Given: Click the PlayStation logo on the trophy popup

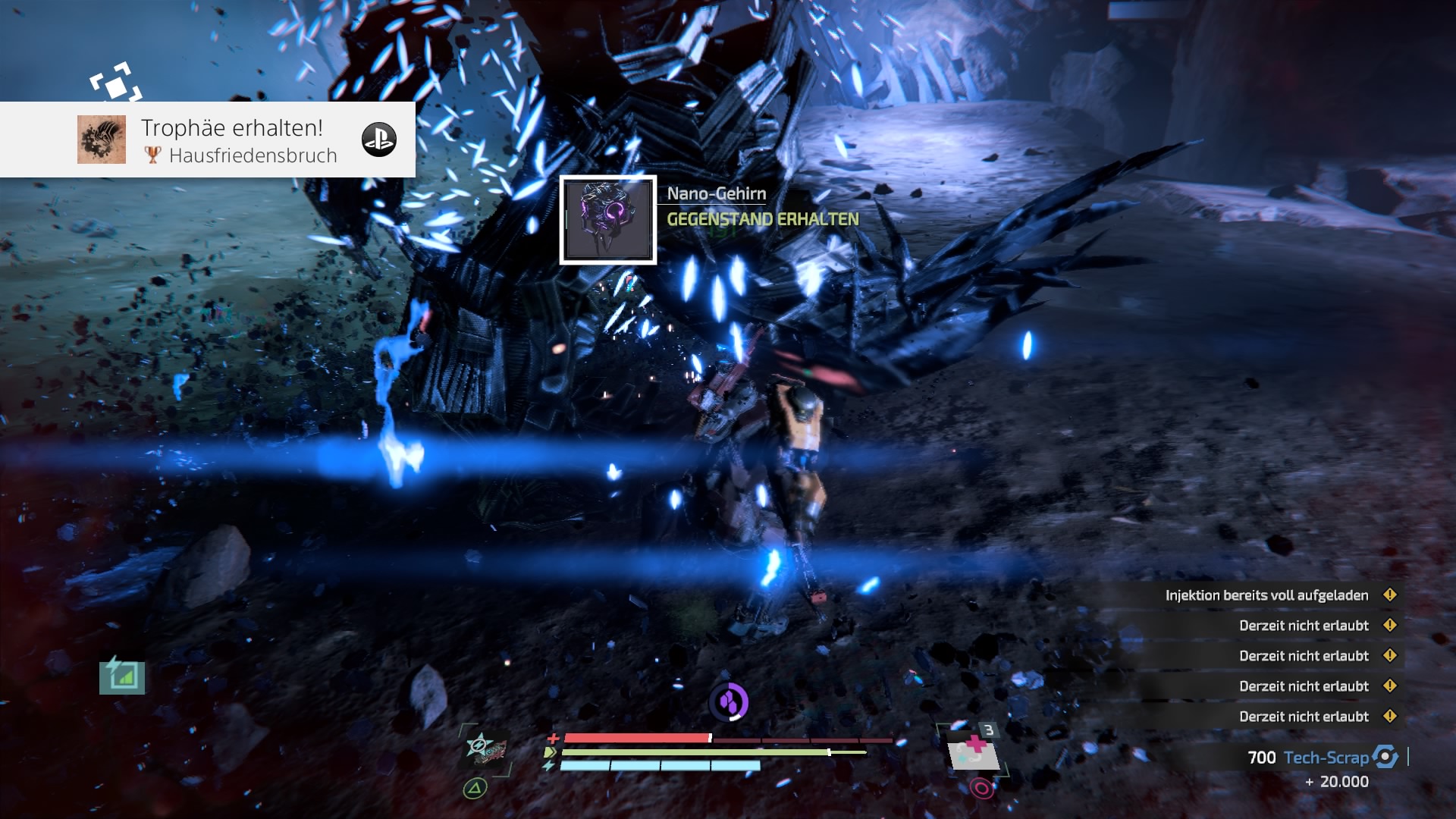Looking at the screenshot, I should (x=379, y=140).
